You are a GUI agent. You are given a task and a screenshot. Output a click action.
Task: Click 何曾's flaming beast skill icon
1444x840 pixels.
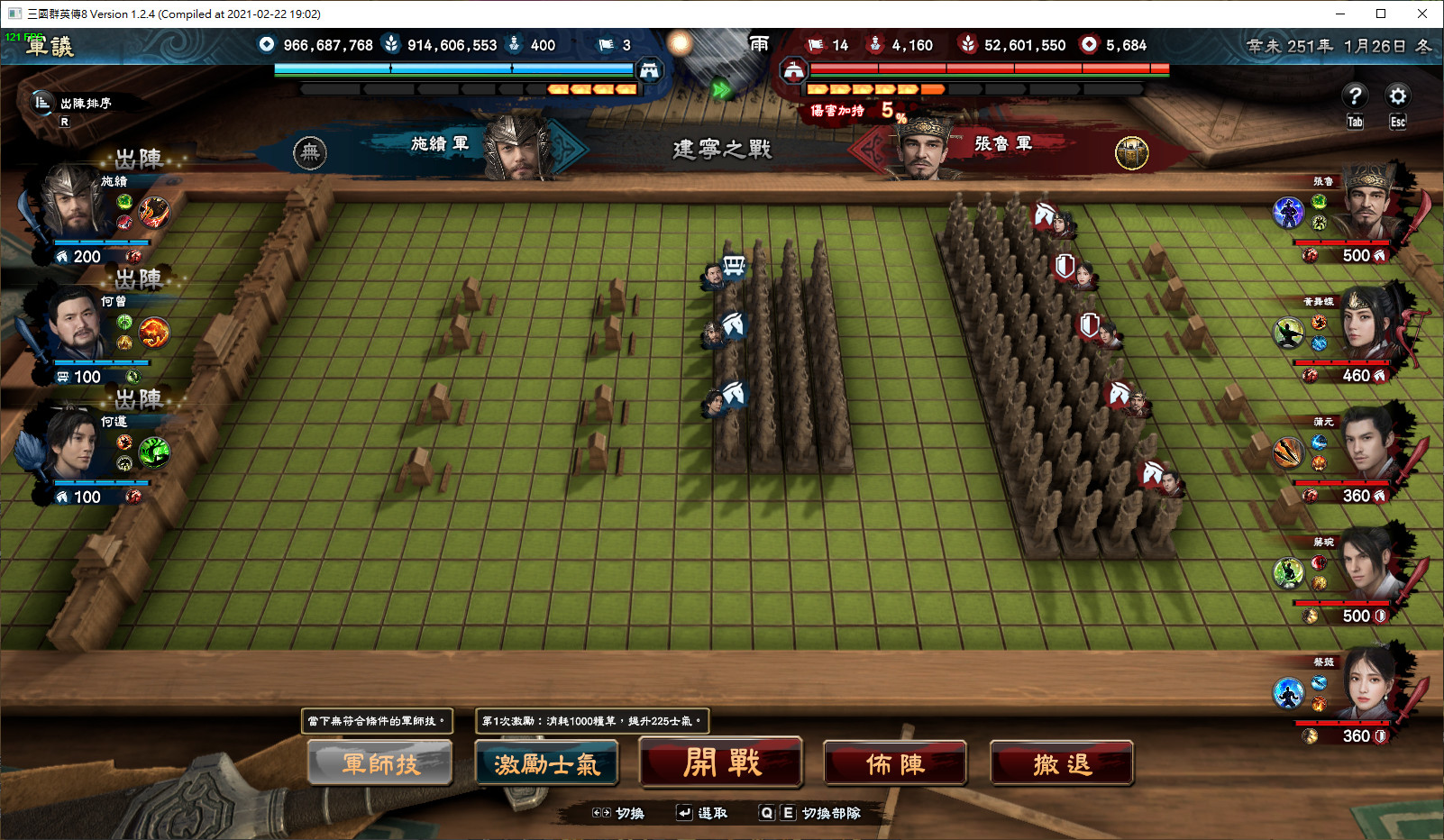pos(154,332)
